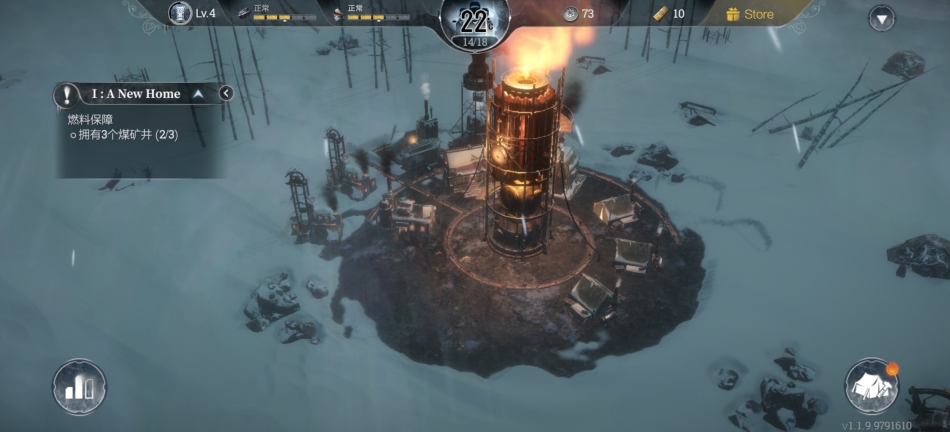Open the silver coin currency counter
Viewport: 950px width, 432px height.
[x=579, y=14]
